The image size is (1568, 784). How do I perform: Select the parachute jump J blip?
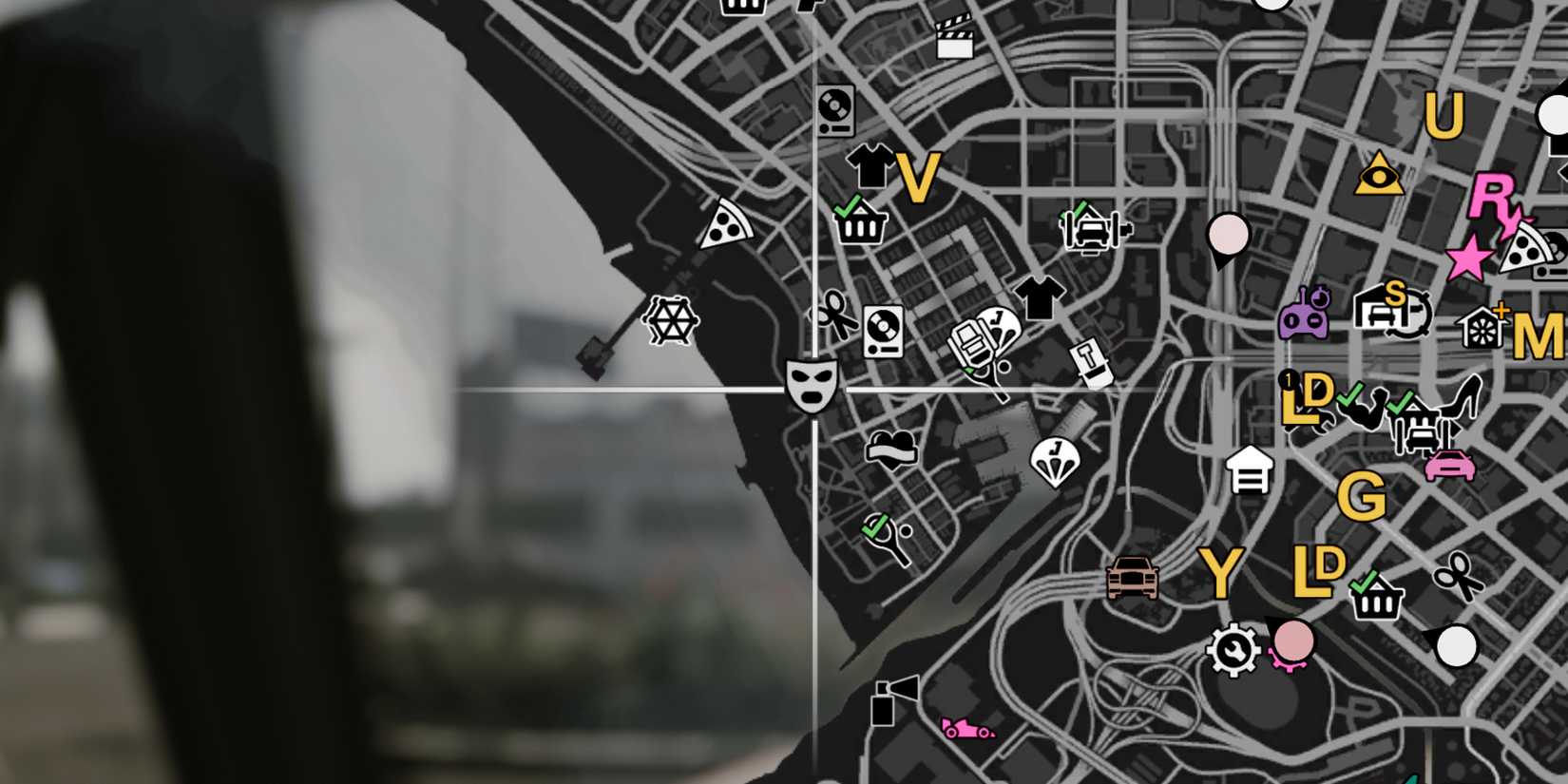click(x=1057, y=458)
